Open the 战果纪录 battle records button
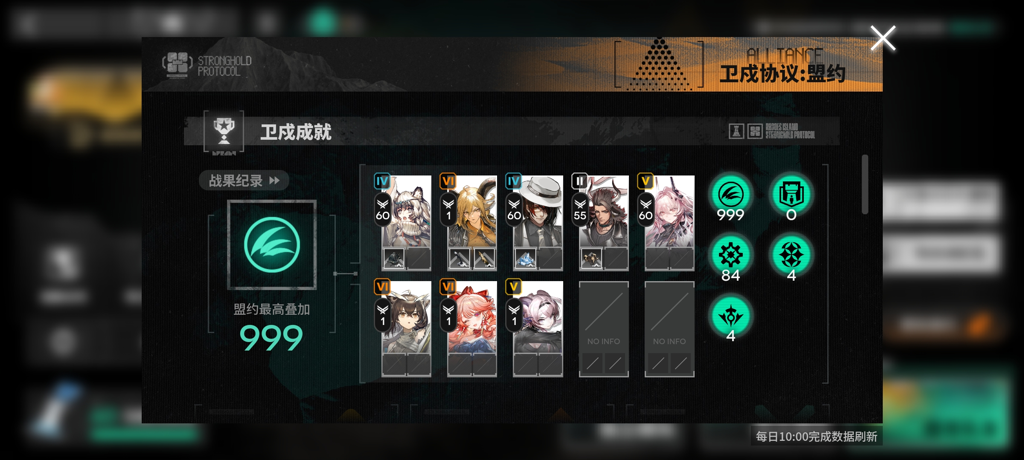 (244, 181)
